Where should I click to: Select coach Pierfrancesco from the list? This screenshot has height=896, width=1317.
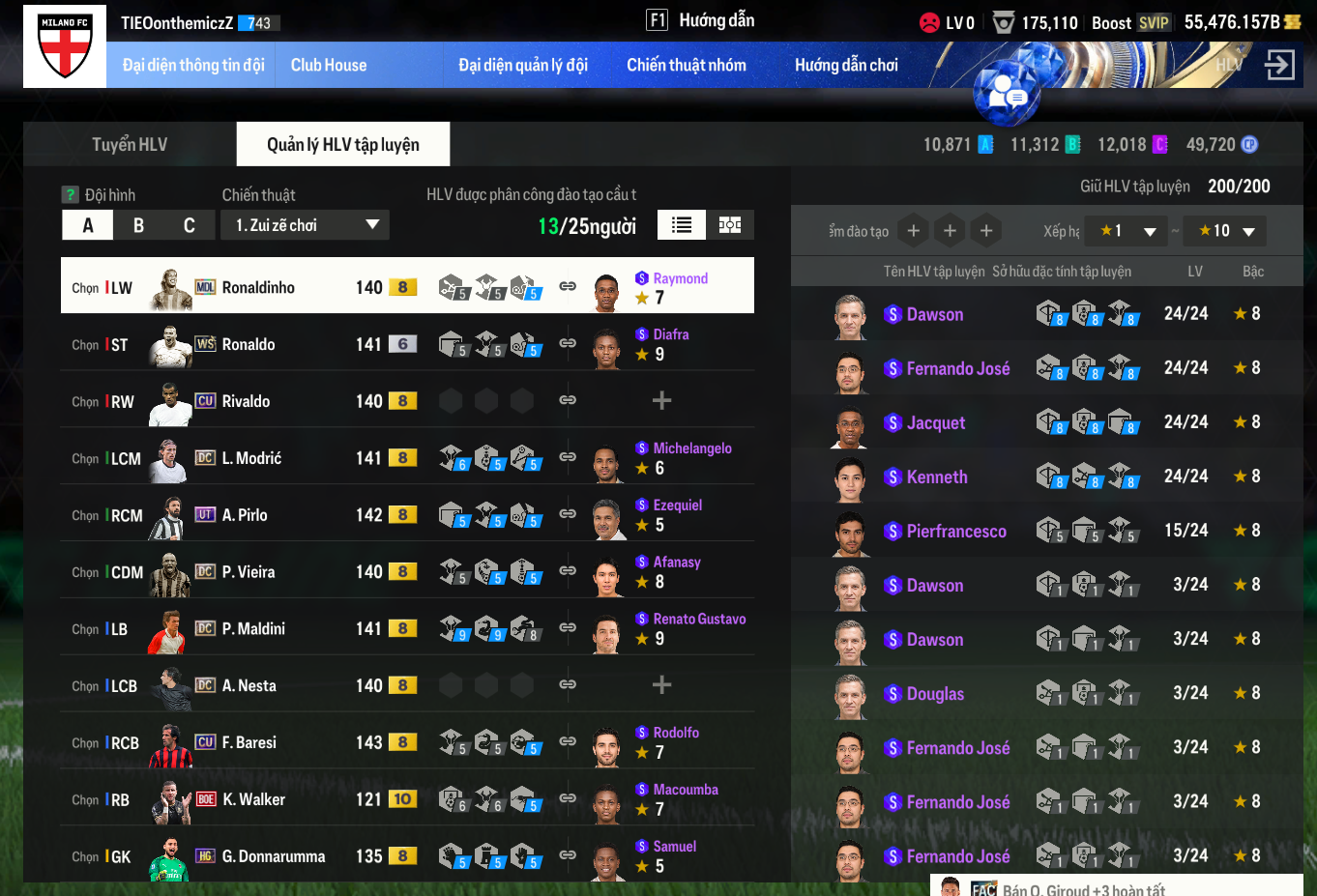955,532
